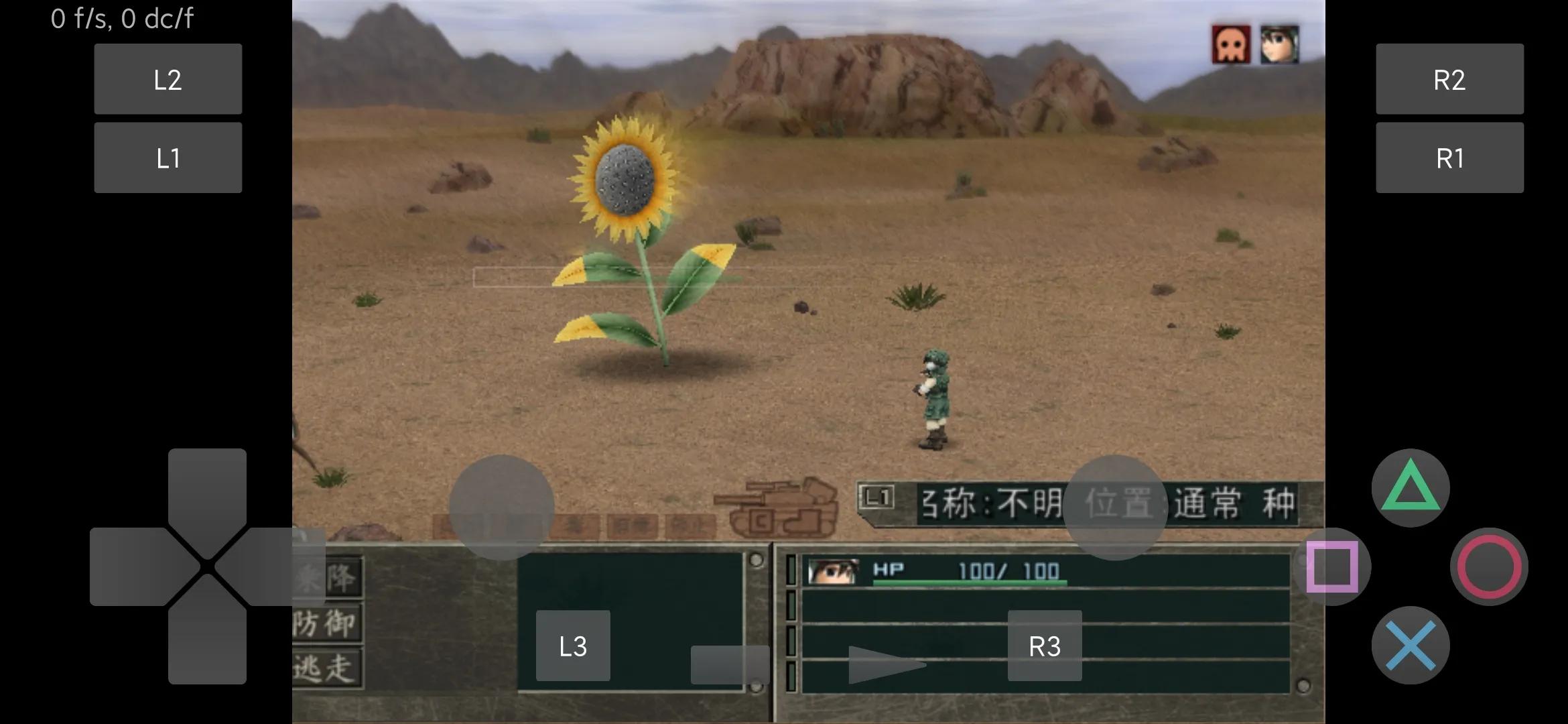Tap the green triangle overlay button

point(1410,487)
